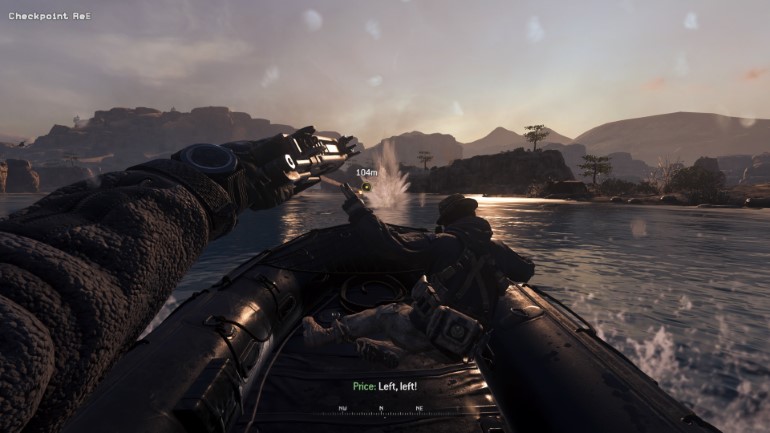Select the compass heading strip
The image size is (770, 433).
[380, 409]
